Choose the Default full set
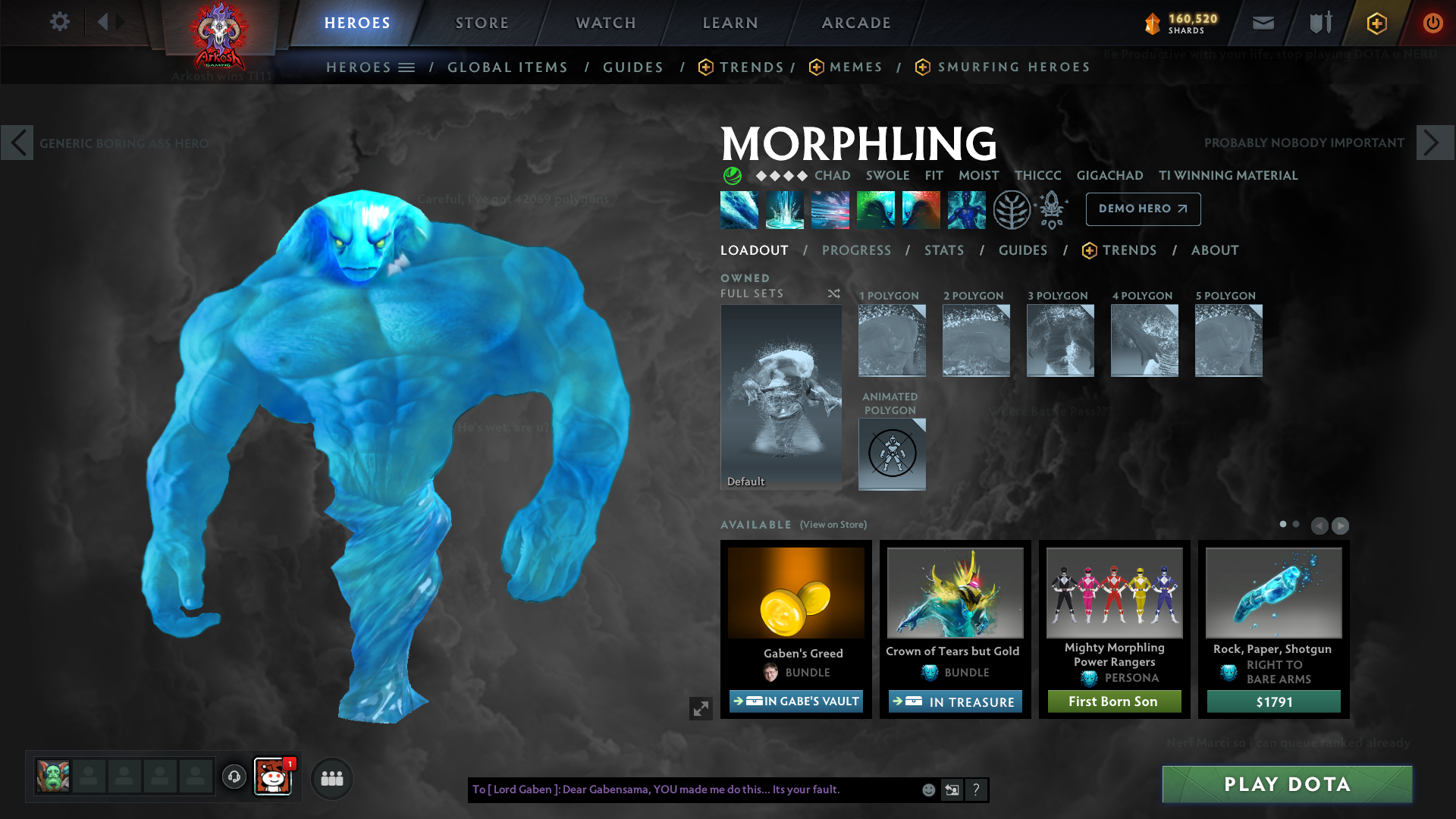The height and width of the screenshot is (819, 1456). [x=781, y=397]
